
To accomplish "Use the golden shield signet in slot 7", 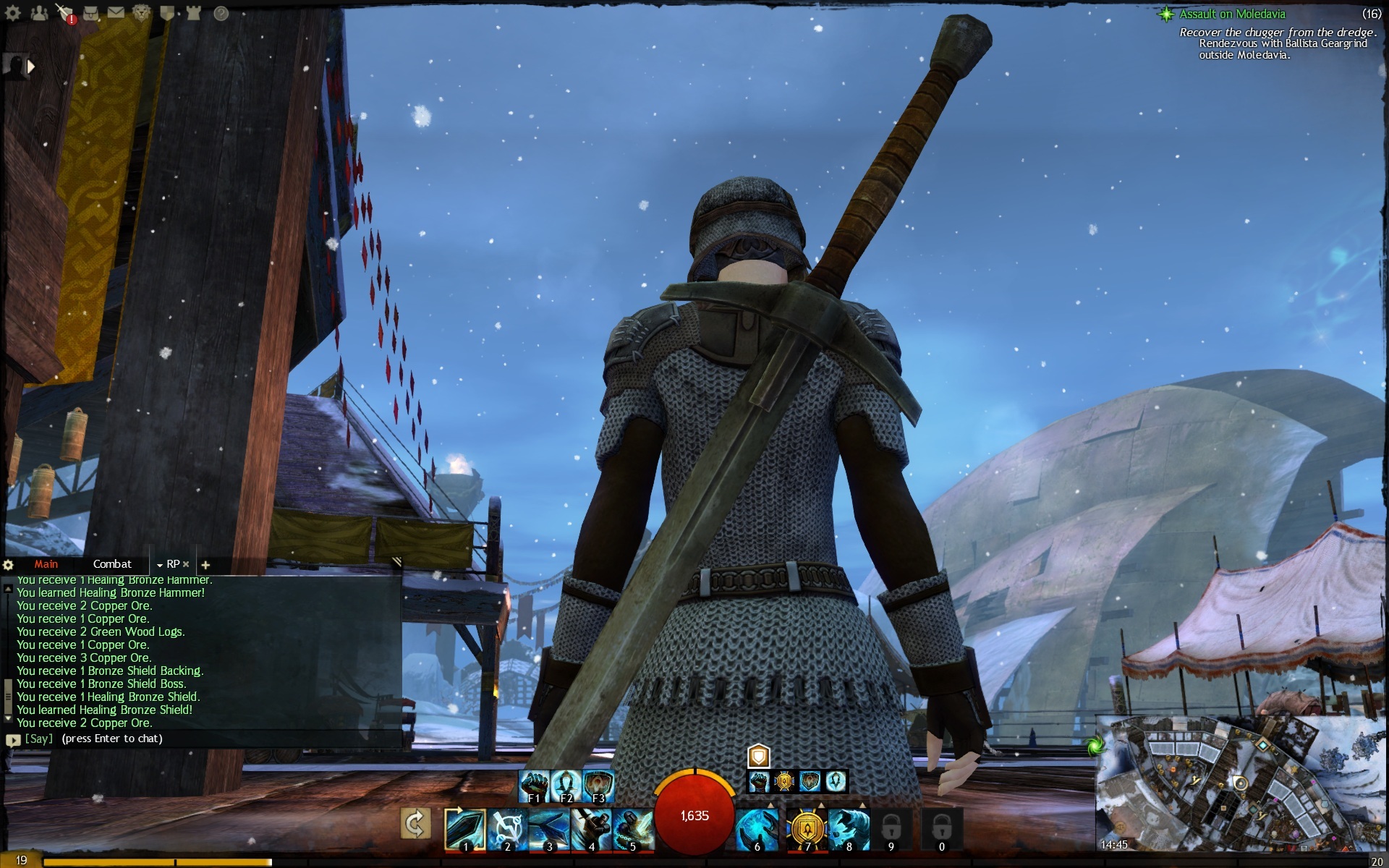I will [x=806, y=829].
